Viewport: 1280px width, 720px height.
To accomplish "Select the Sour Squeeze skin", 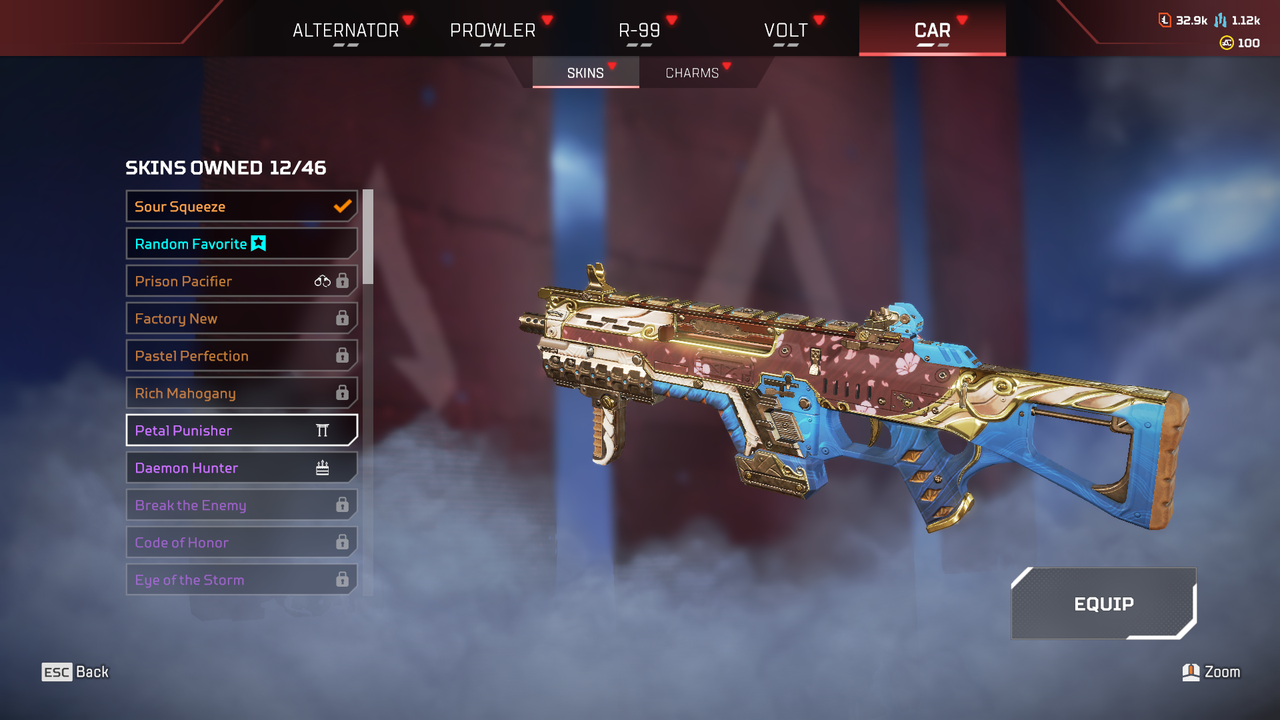I will [x=241, y=207].
